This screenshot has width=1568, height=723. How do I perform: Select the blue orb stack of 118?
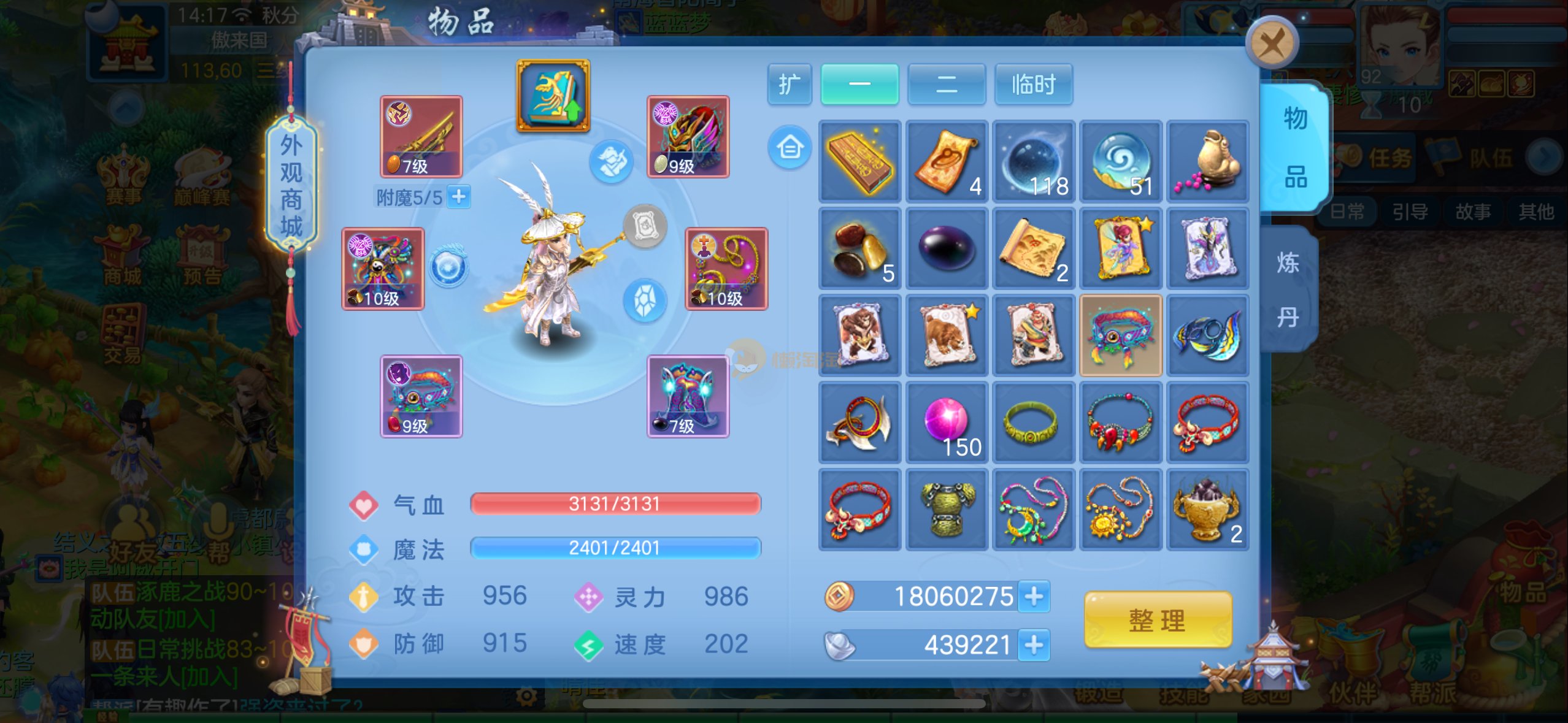[x=1034, y=161]
